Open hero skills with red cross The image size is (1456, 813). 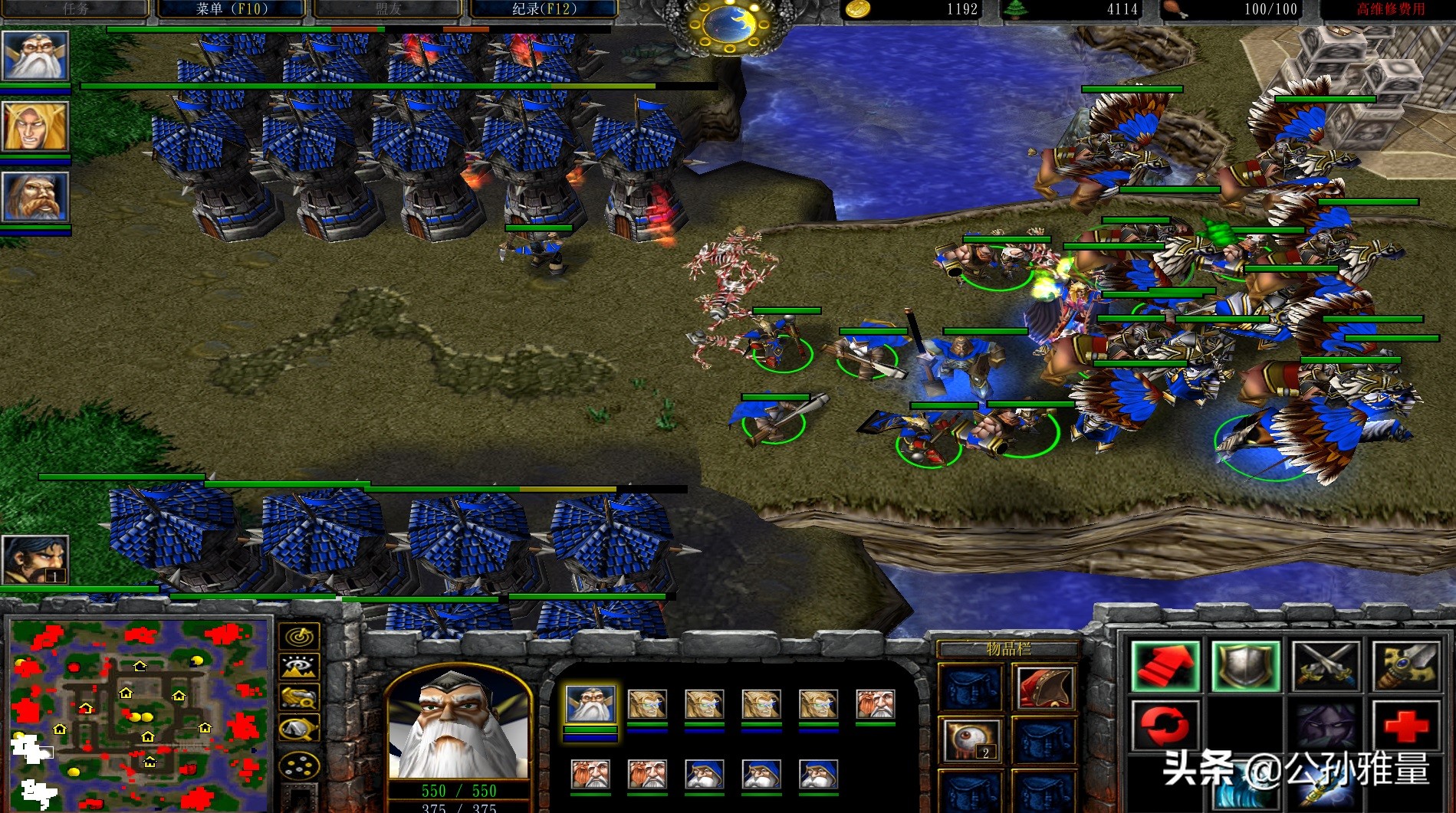click(1406, 725)
